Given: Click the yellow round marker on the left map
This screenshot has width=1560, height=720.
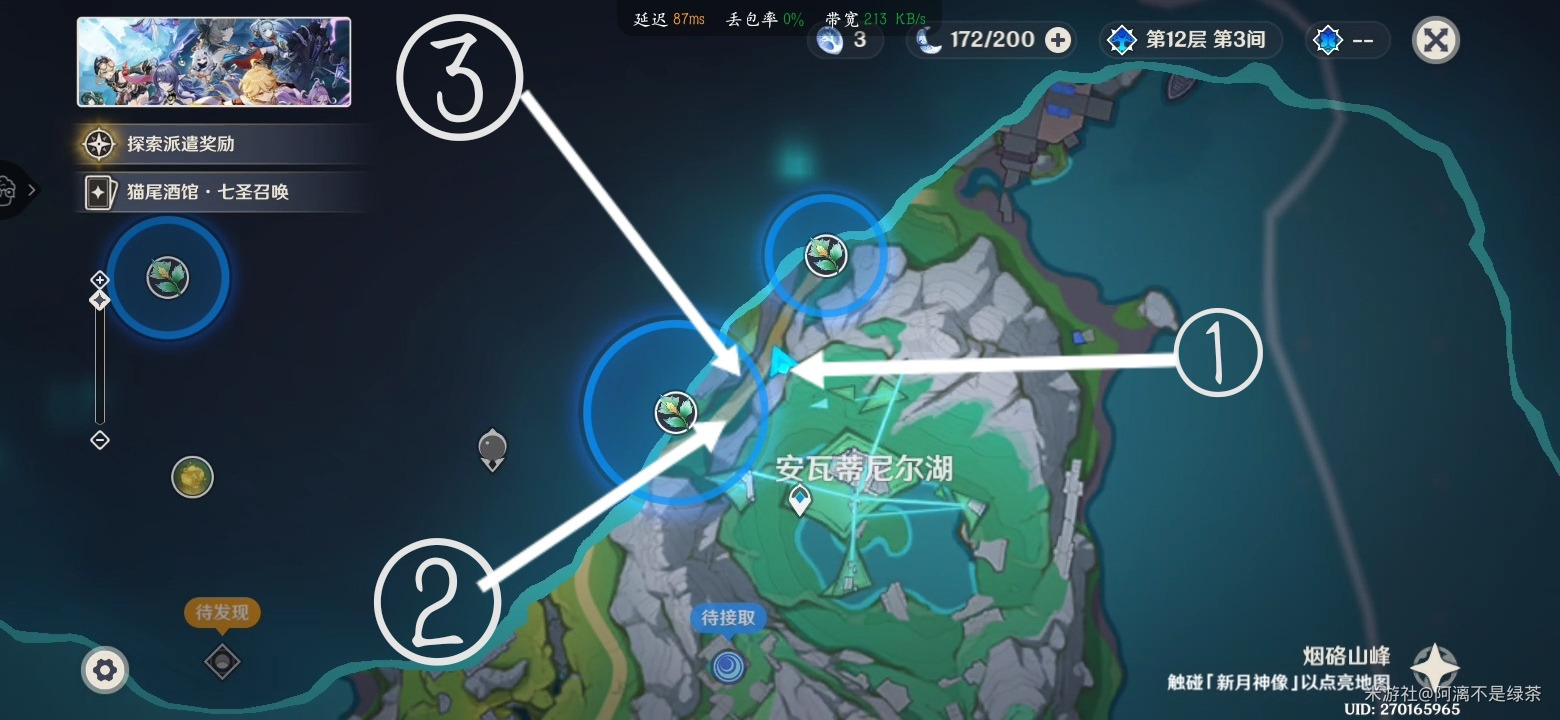Looking at the screenshot, I should [x=193, y=478].
